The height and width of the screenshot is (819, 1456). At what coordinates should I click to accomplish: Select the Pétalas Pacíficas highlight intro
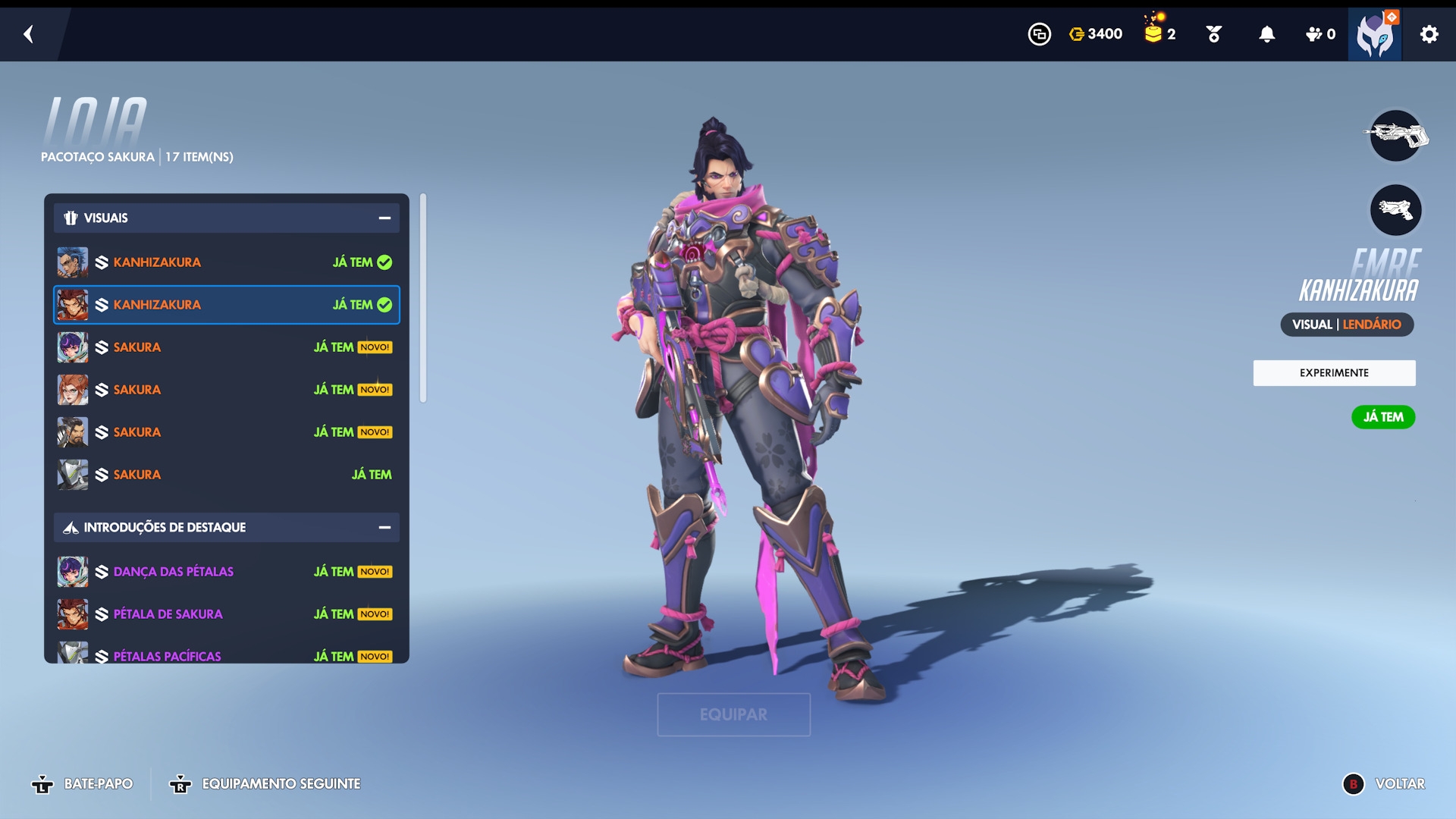coord(226,655)
